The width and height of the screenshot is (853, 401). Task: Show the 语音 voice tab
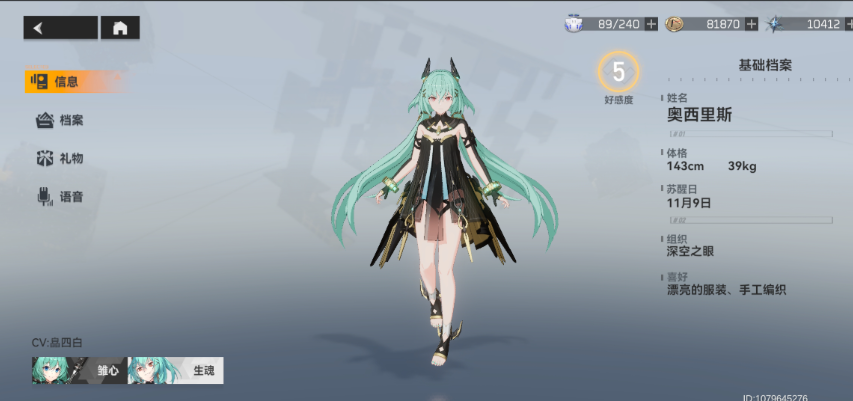pyautogui.click(x=62, y=197)
